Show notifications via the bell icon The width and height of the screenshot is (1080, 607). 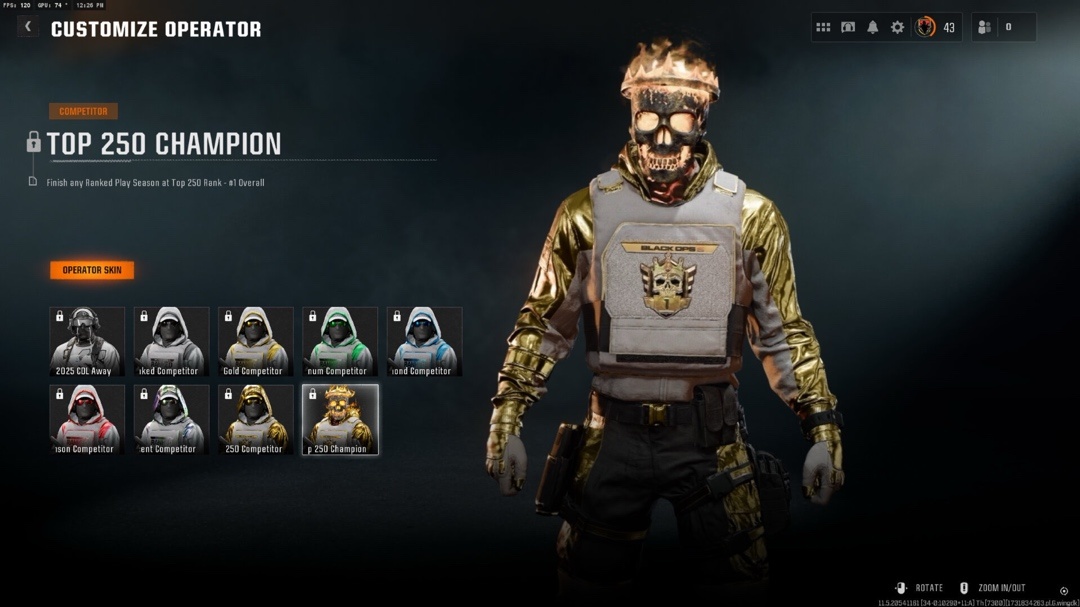(873, 28)
